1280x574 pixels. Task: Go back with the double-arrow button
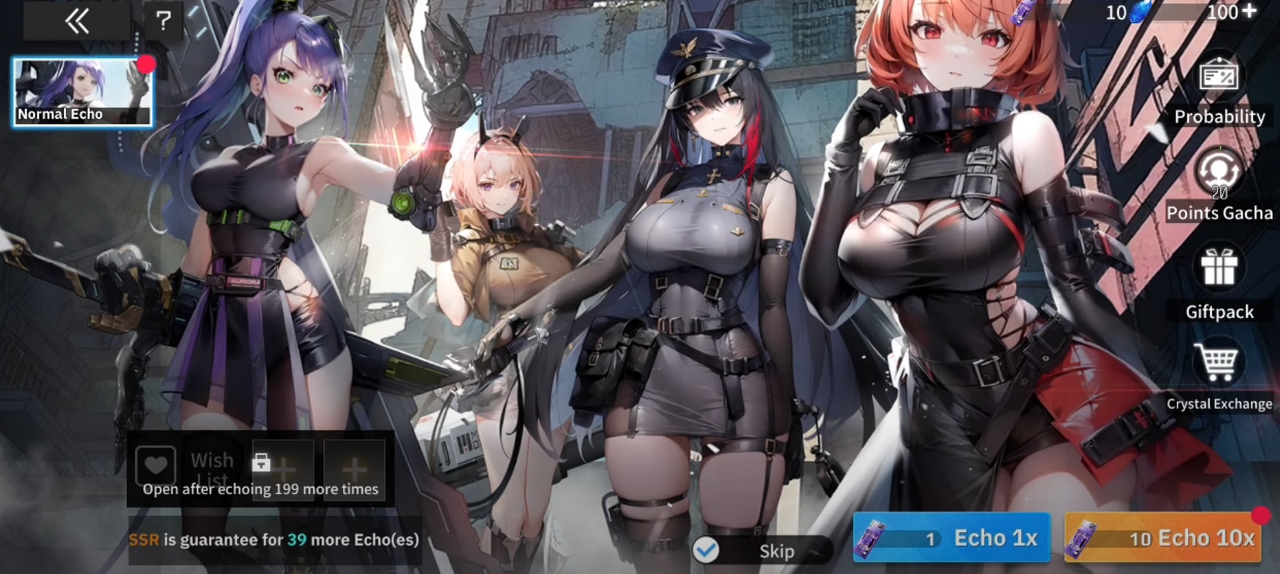pos(77,21)
